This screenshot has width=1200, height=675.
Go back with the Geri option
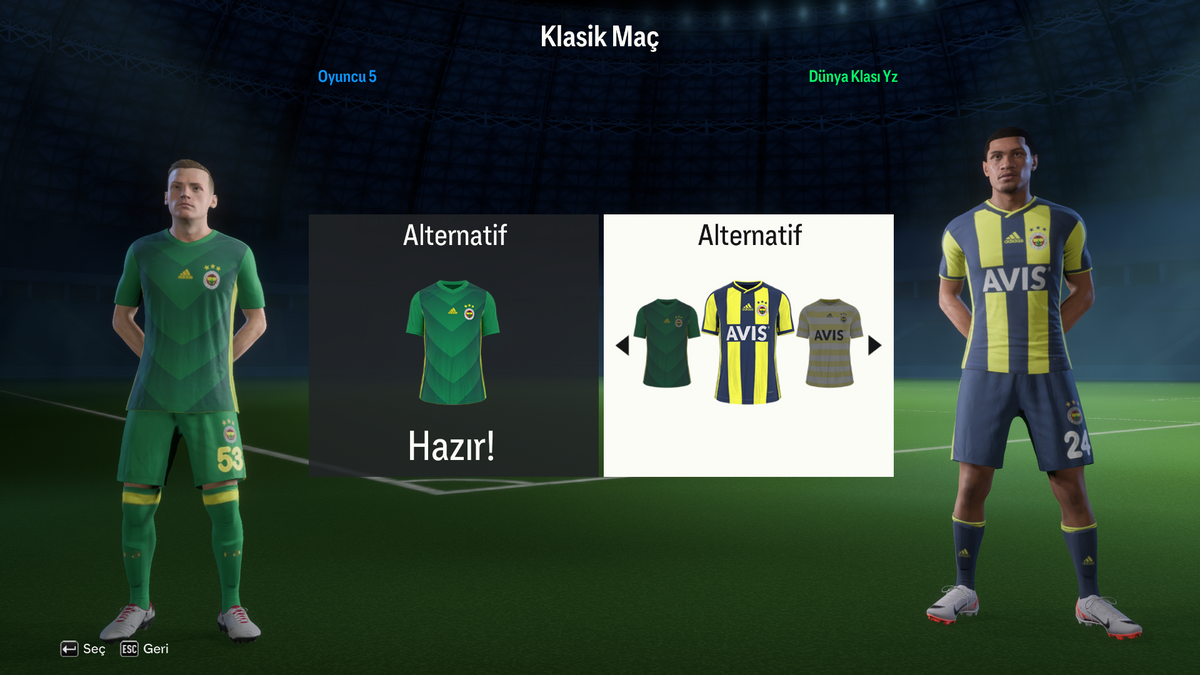coord(145,649)
